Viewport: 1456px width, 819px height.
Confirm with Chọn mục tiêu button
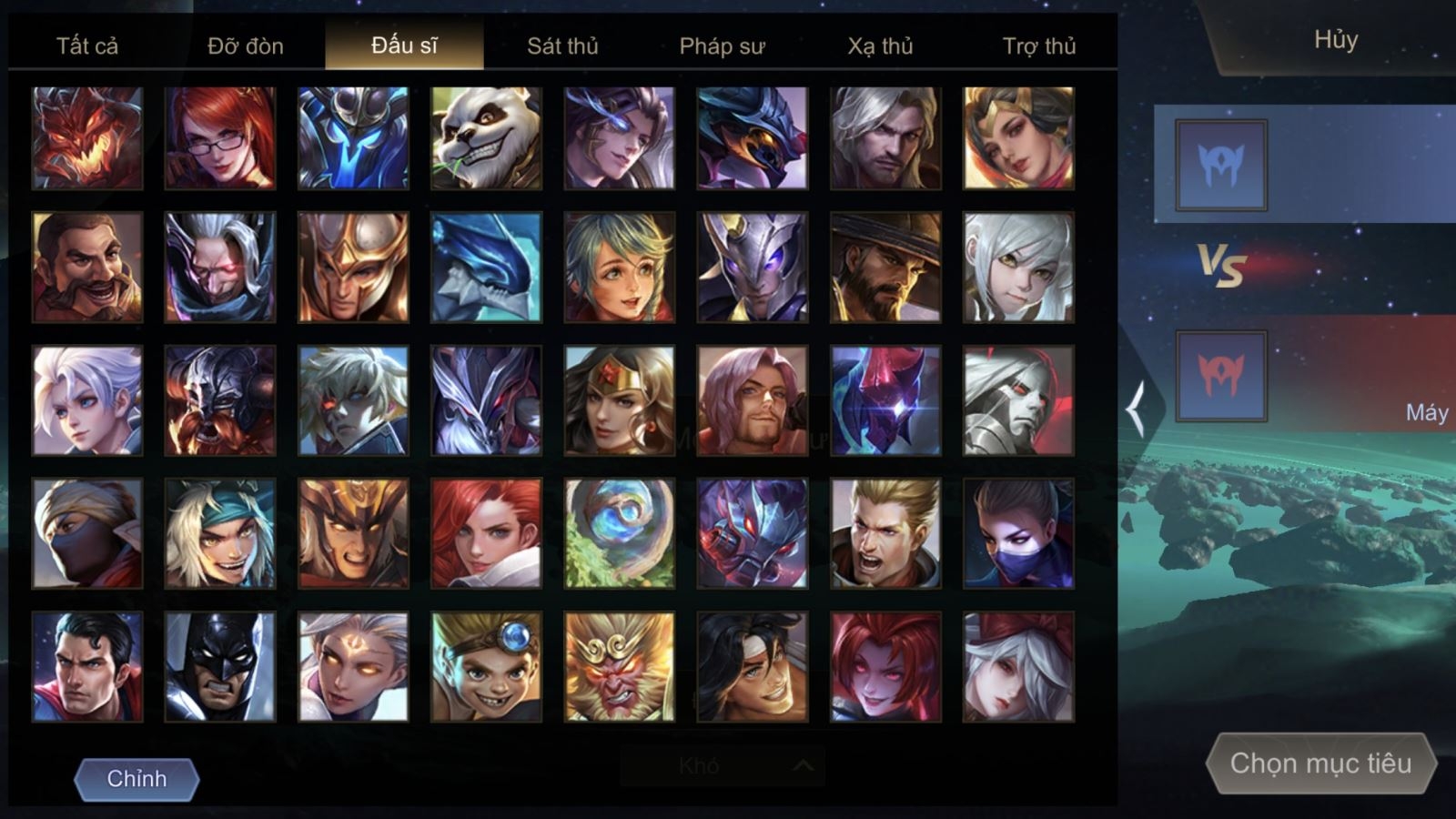click(x=1320, y=763)
